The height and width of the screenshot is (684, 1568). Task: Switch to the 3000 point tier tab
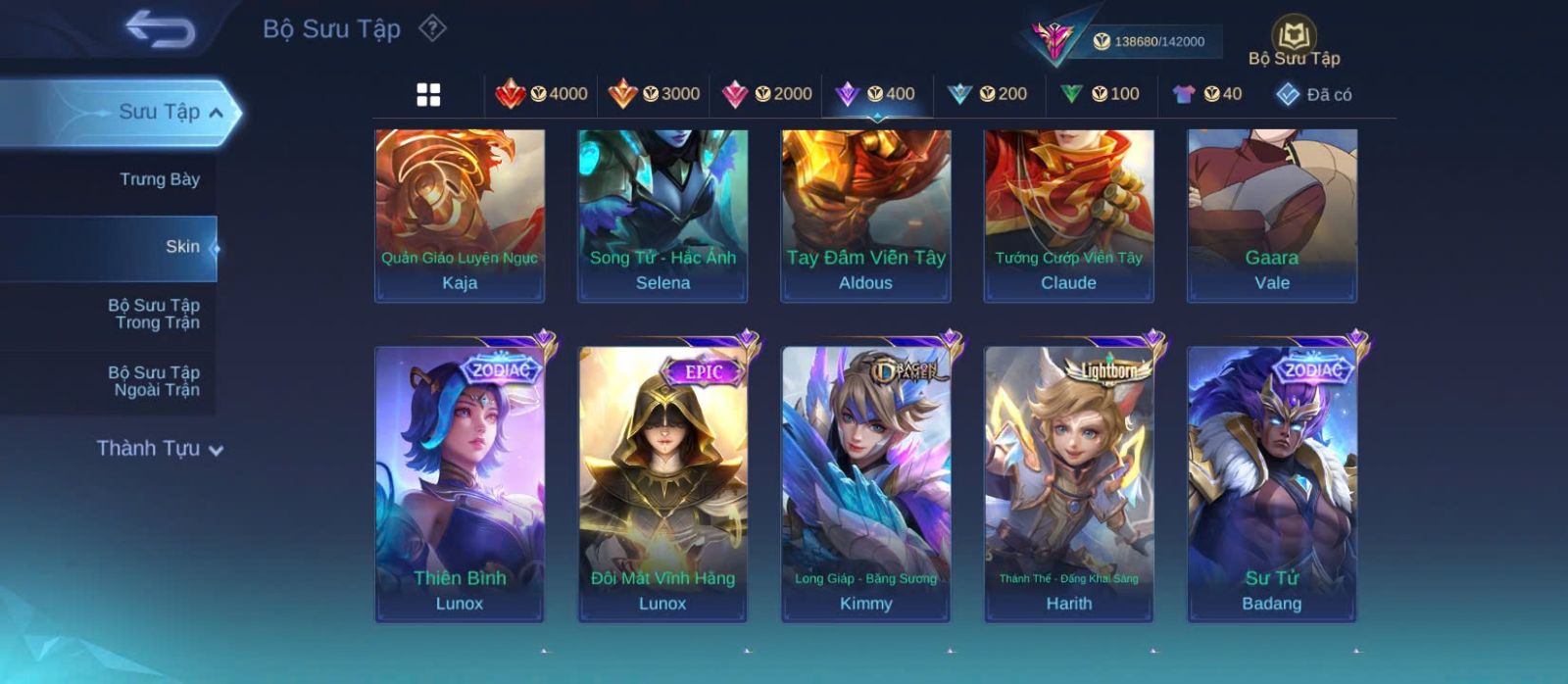654,94
